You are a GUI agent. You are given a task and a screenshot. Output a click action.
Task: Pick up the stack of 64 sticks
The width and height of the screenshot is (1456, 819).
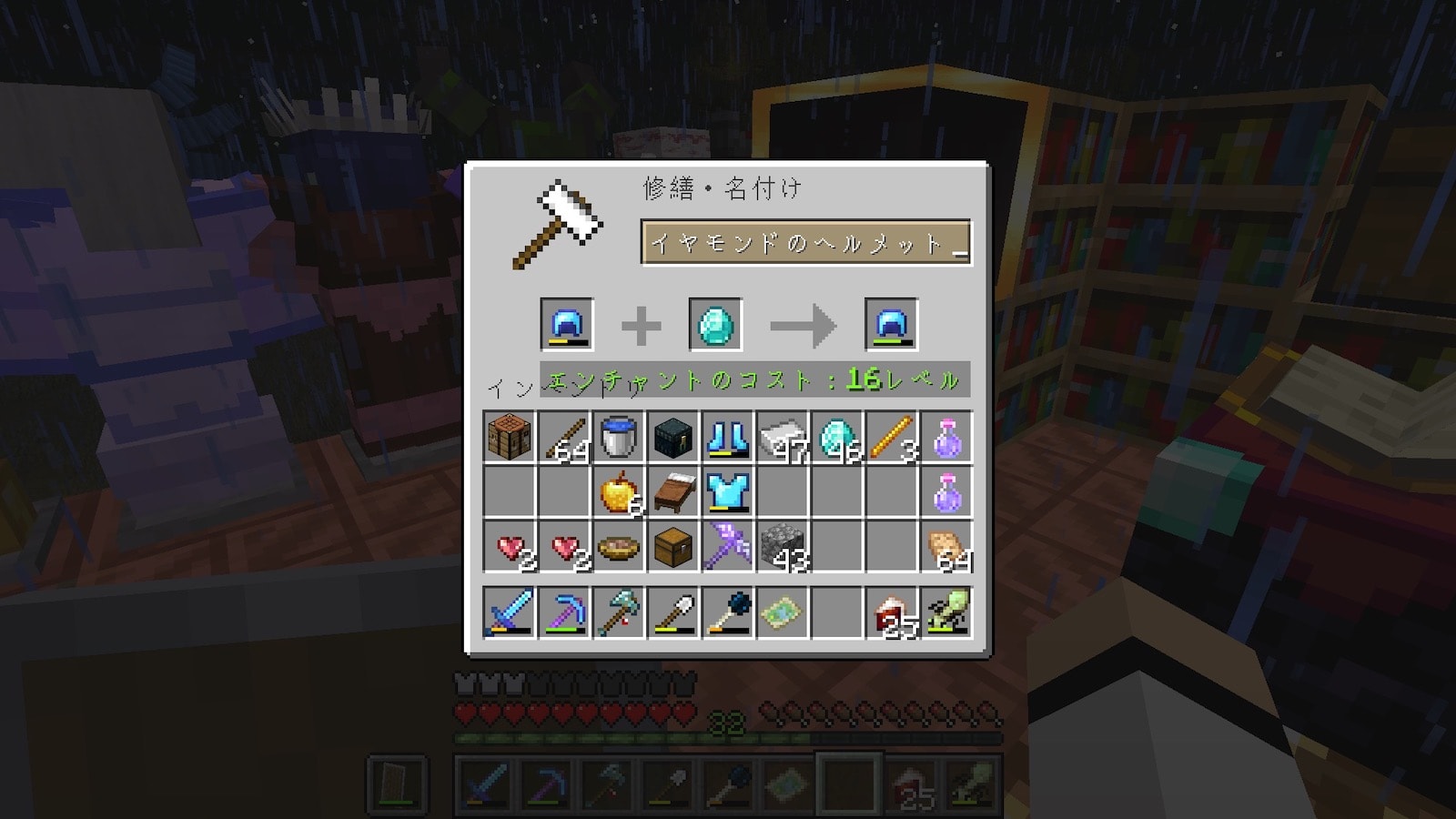564,438
